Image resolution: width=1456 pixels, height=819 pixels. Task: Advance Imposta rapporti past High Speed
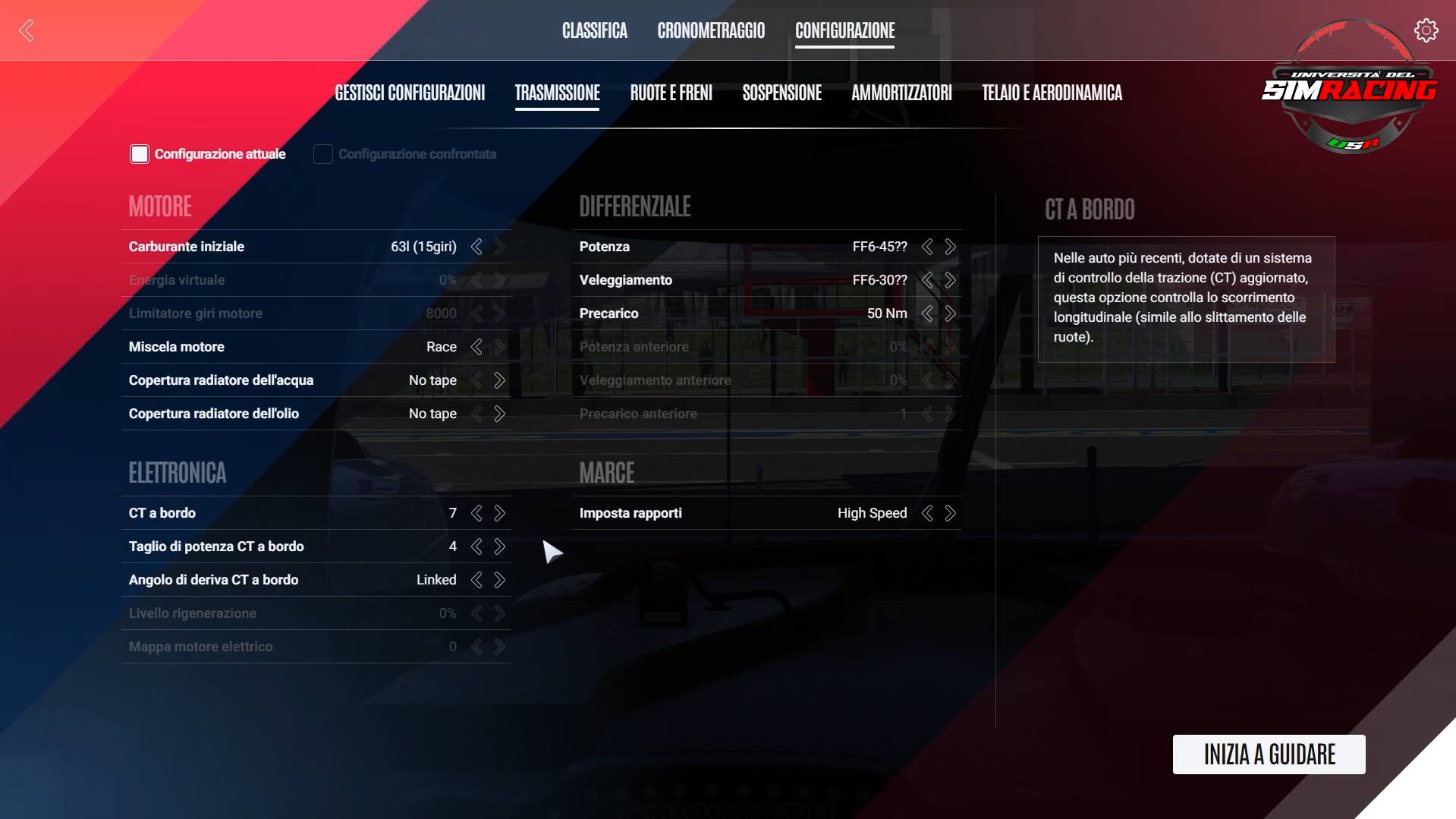[950, 513]
